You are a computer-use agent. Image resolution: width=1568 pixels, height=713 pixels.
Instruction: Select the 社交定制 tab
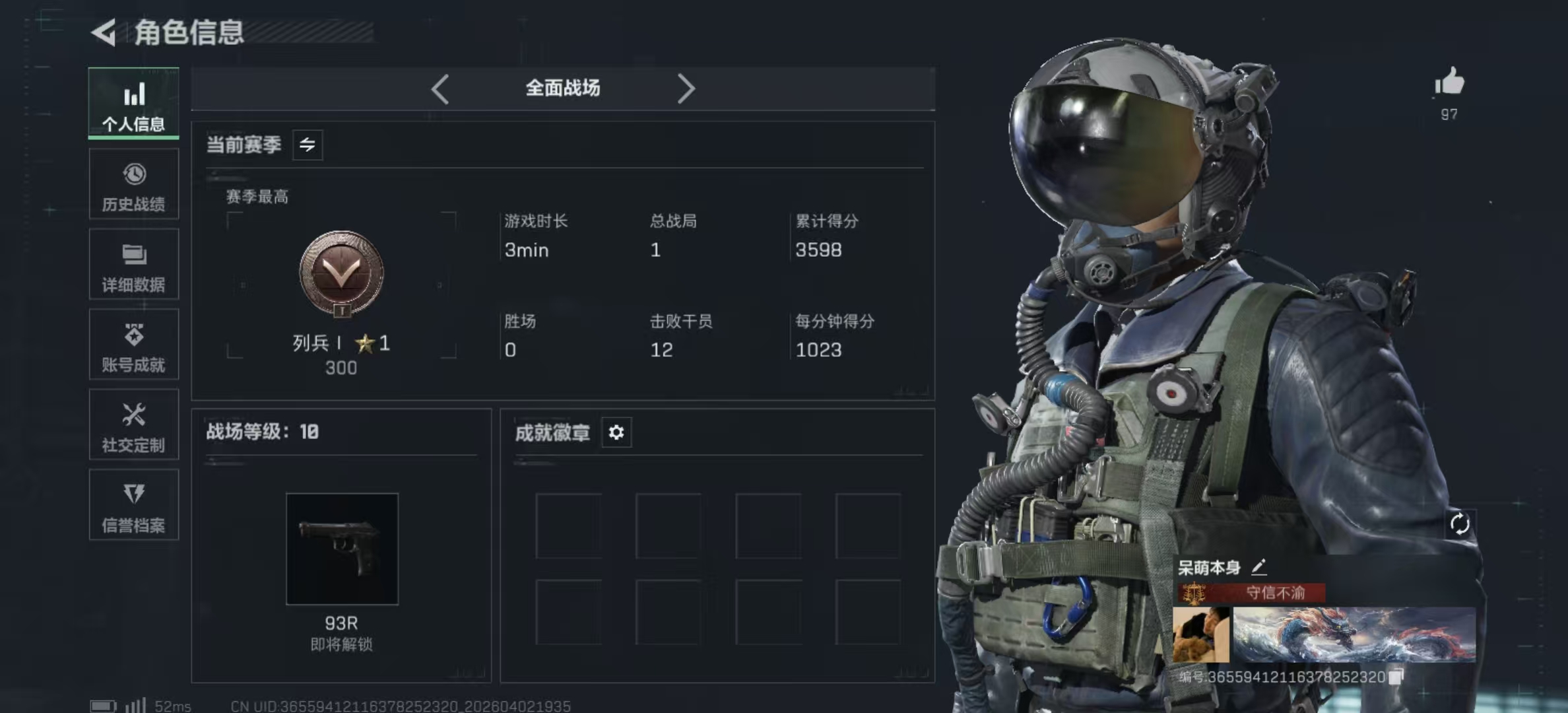(134, 424)
